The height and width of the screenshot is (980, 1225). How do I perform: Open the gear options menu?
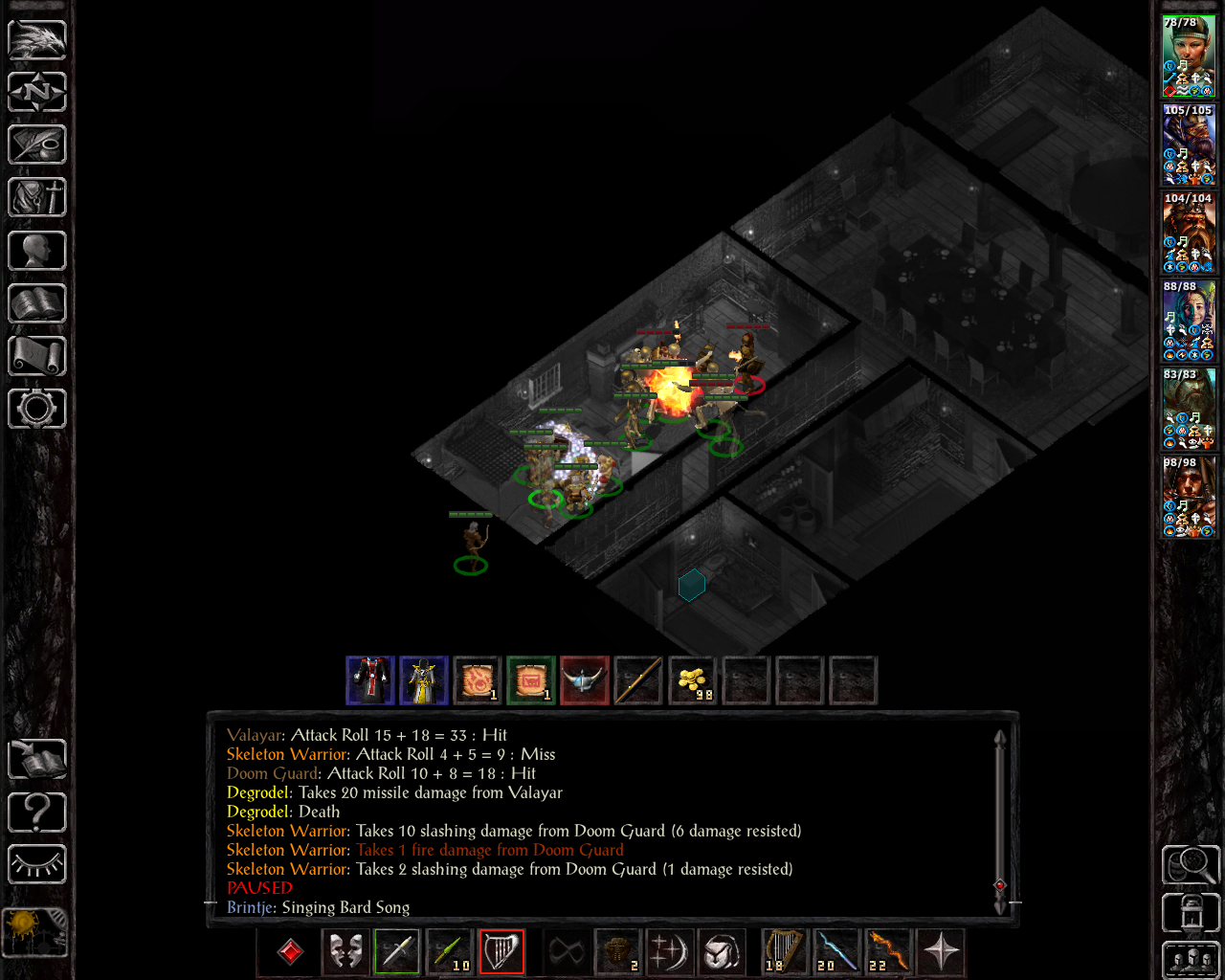coord(37,409)
